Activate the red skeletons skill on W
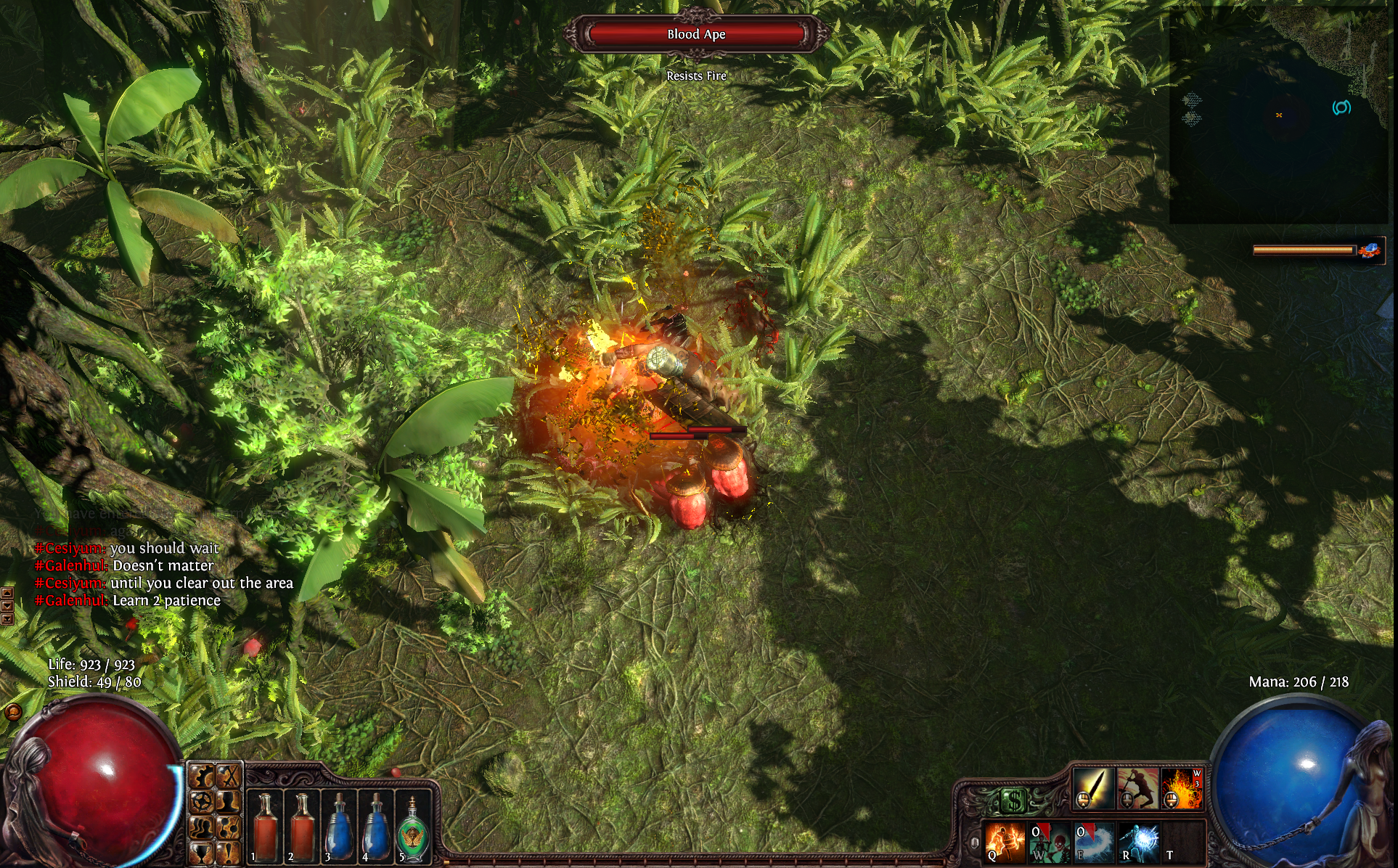 [x=1050, y=842]
